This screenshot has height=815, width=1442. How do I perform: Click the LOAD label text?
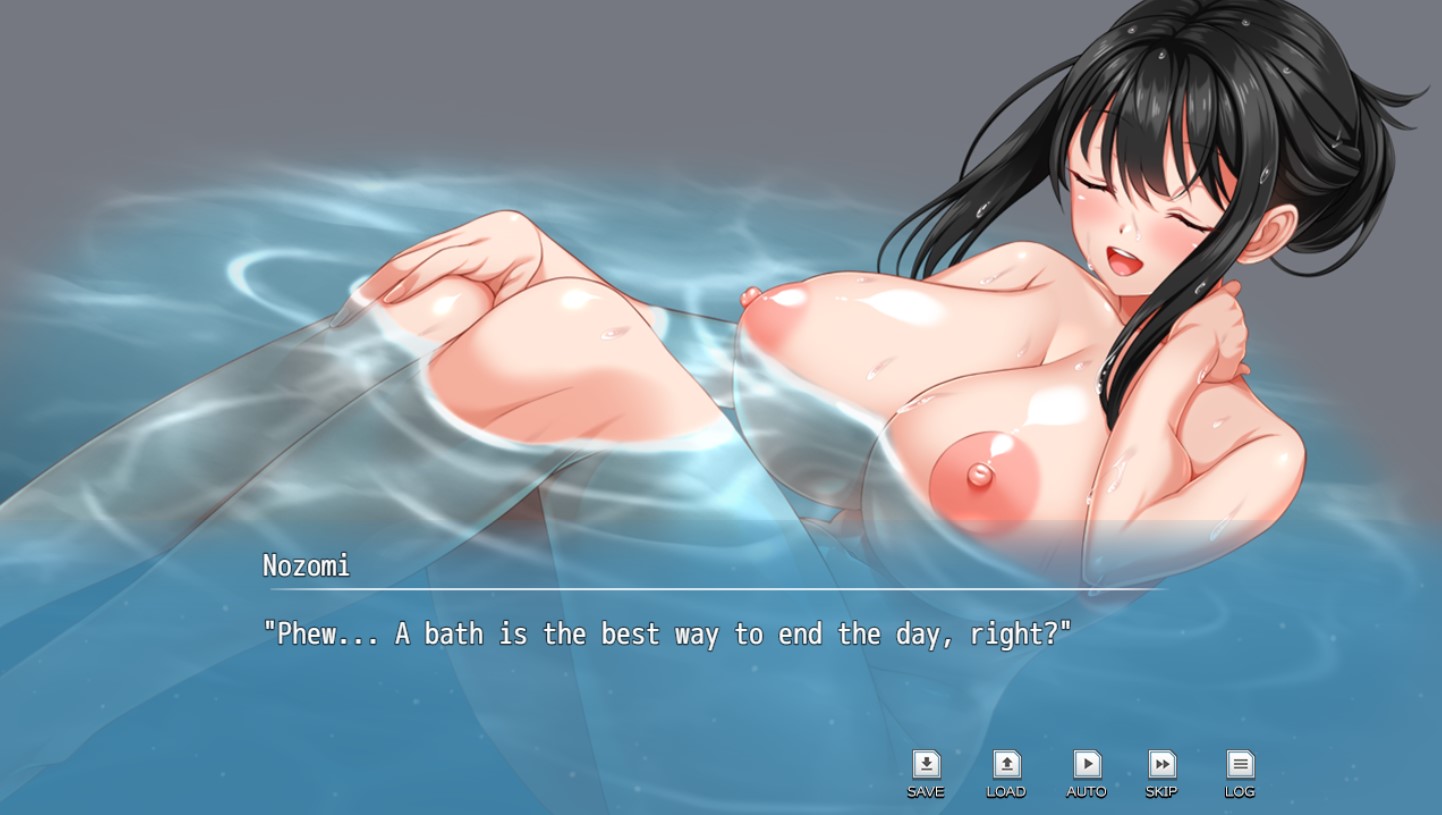click(1005, 791)
